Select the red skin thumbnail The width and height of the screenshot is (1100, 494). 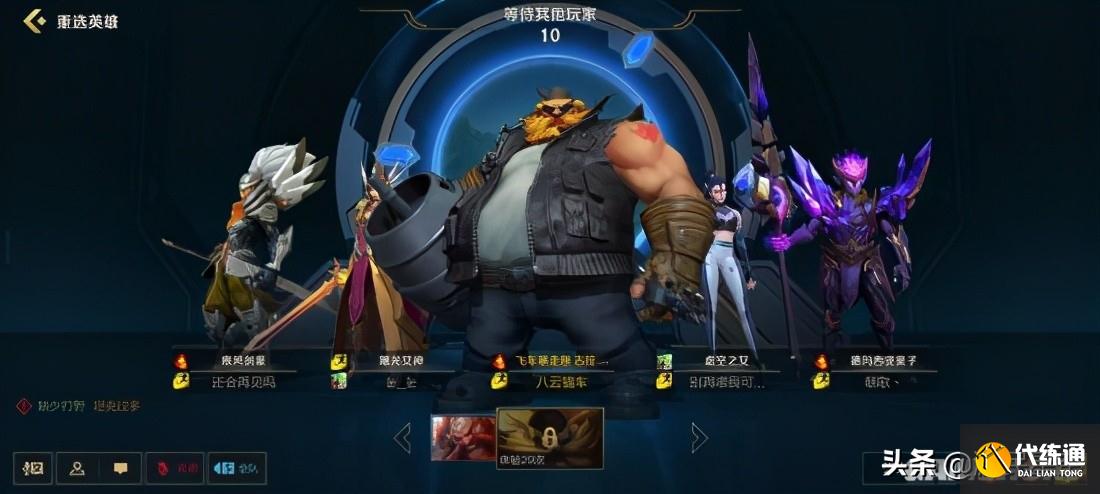(x=463, y=438)
